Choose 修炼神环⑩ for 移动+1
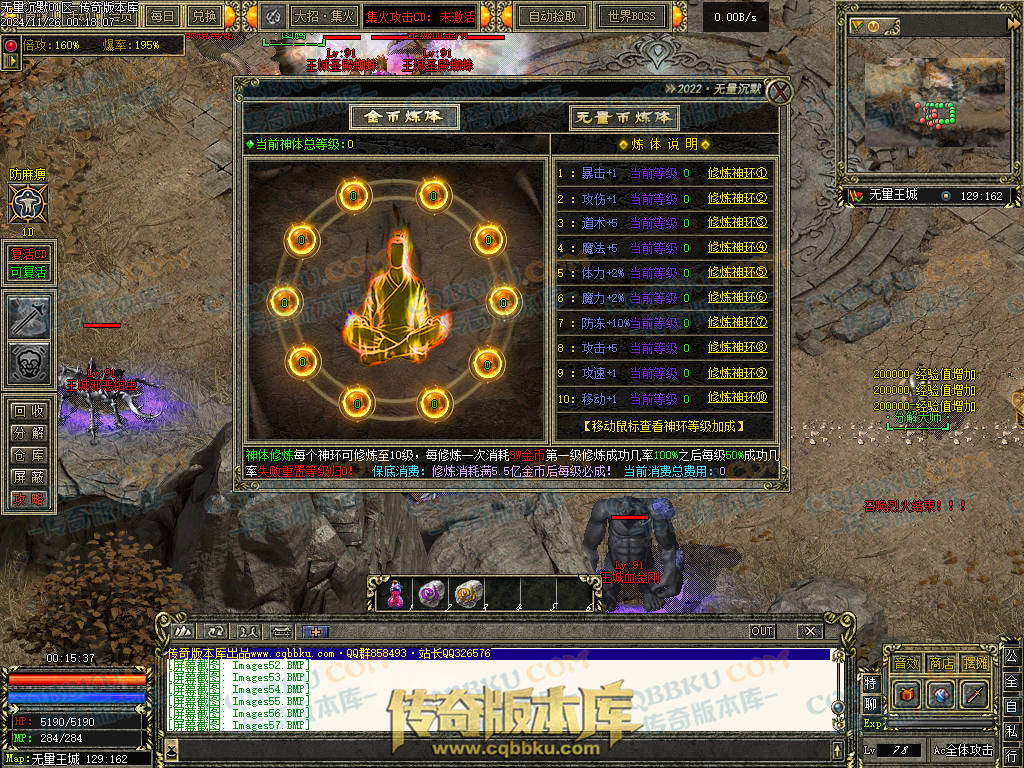The height and width of the screenshot is (768, 1024). pyautogui.click(x=738, y=399)
